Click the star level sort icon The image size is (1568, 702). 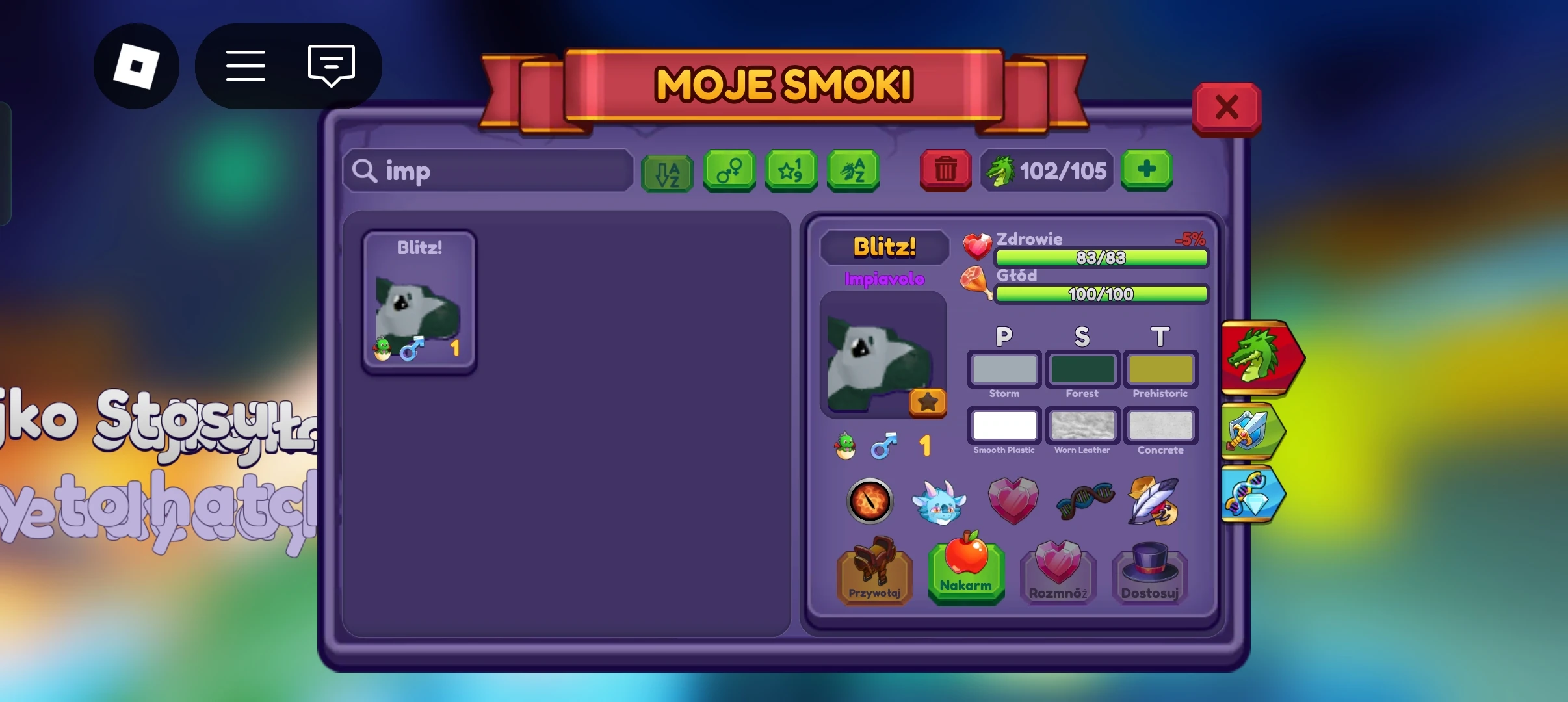click(x=791, y=171)
